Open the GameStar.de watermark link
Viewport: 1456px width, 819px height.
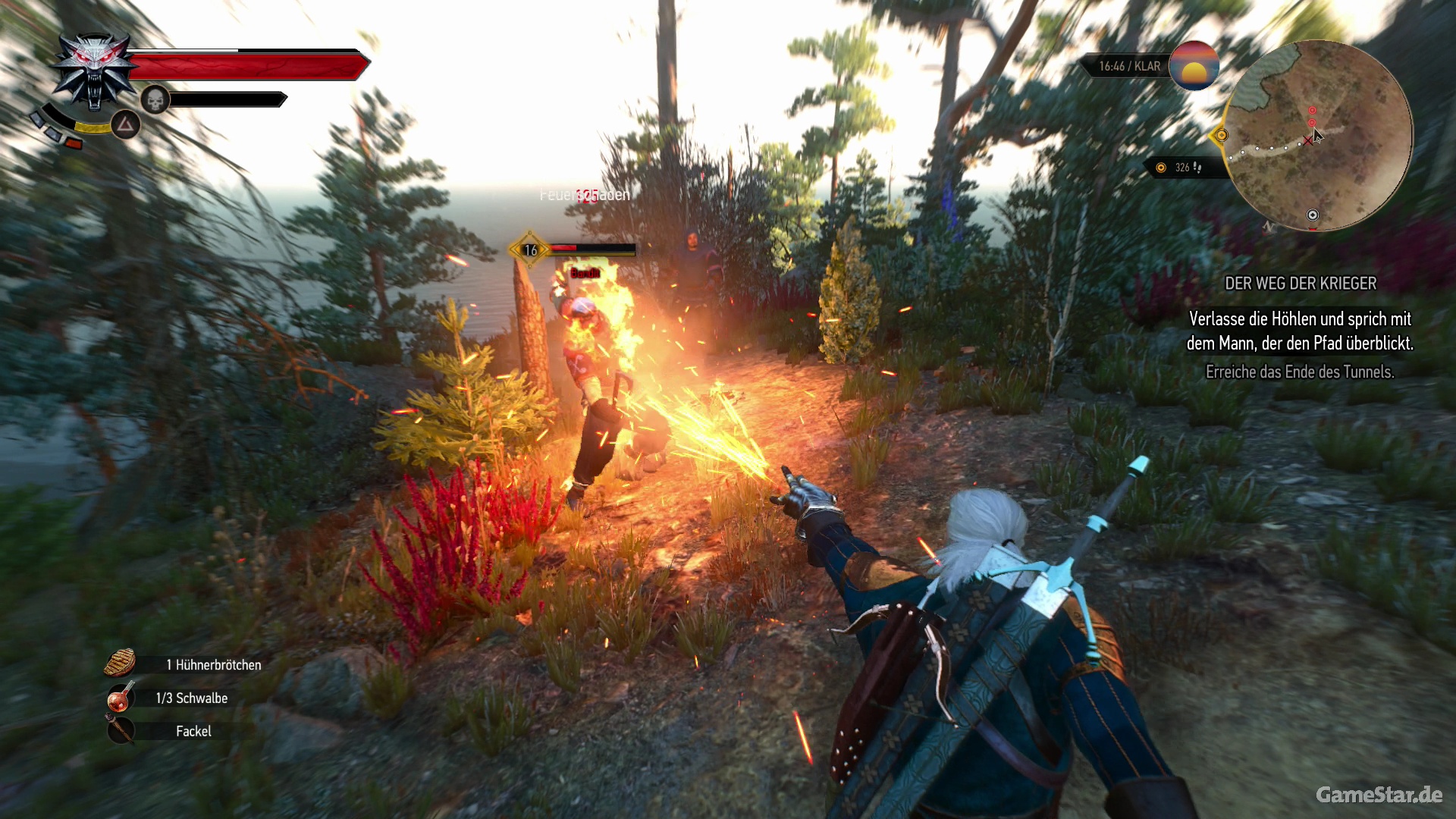1378,794
